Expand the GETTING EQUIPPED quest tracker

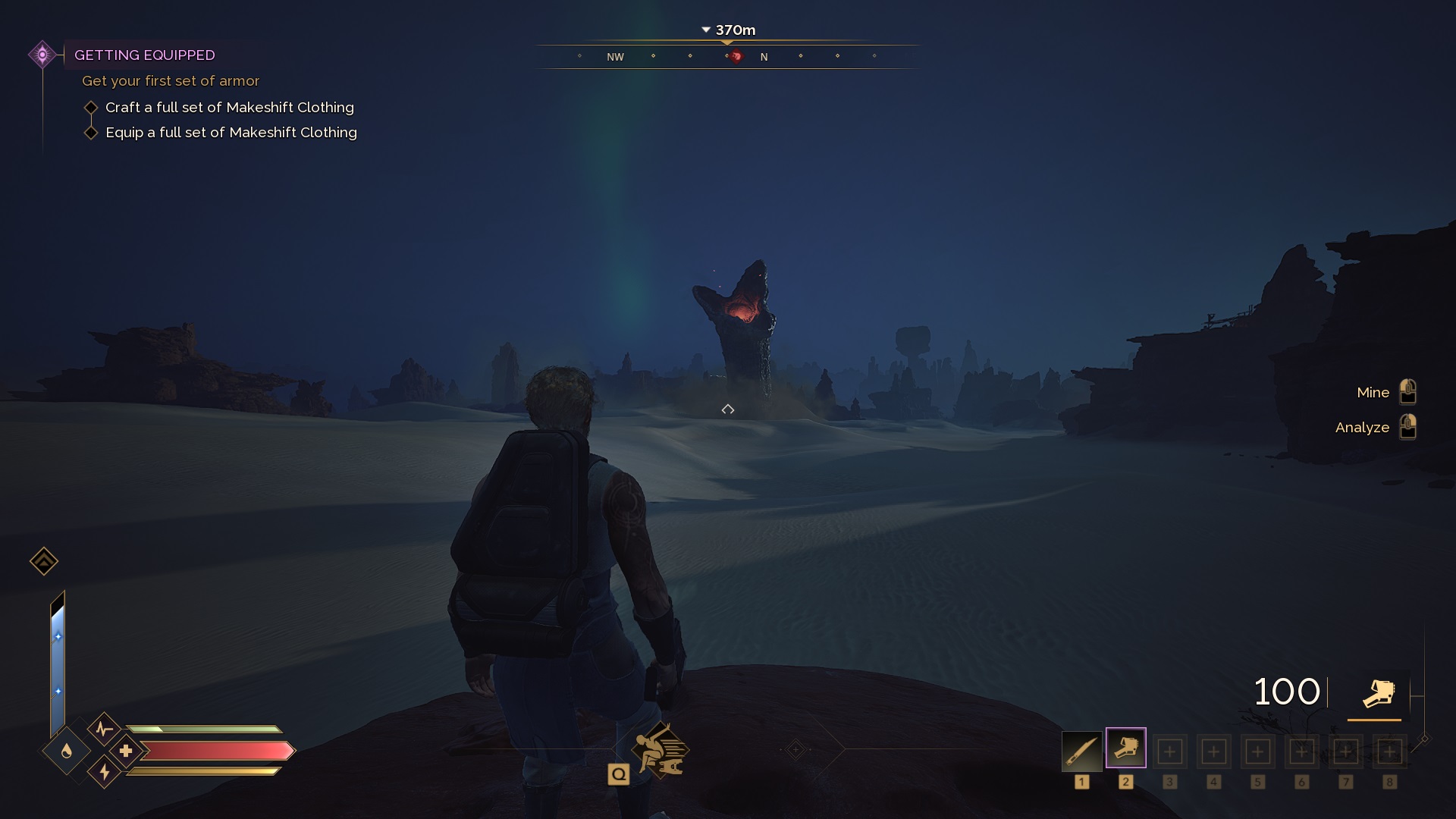(x=145, y=55)
